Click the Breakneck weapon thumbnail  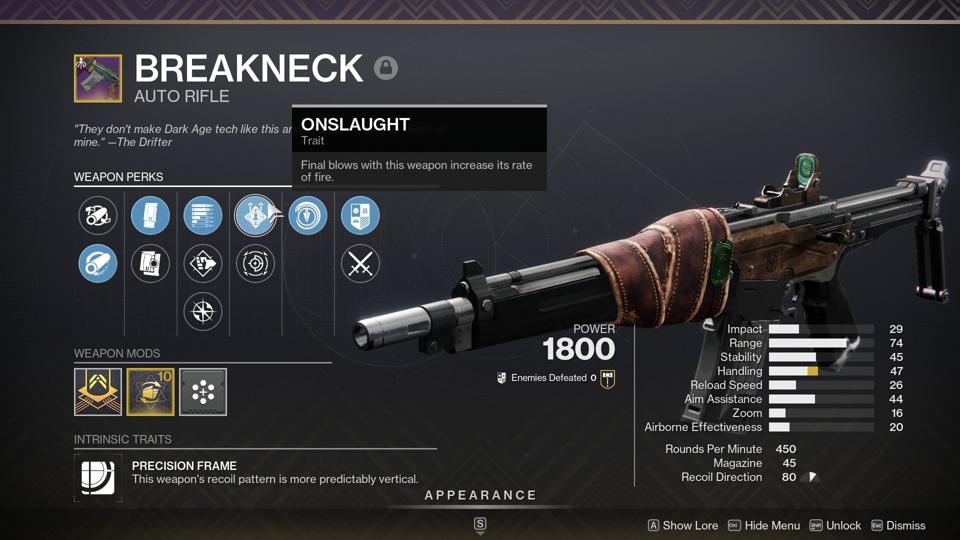[98, 78]
